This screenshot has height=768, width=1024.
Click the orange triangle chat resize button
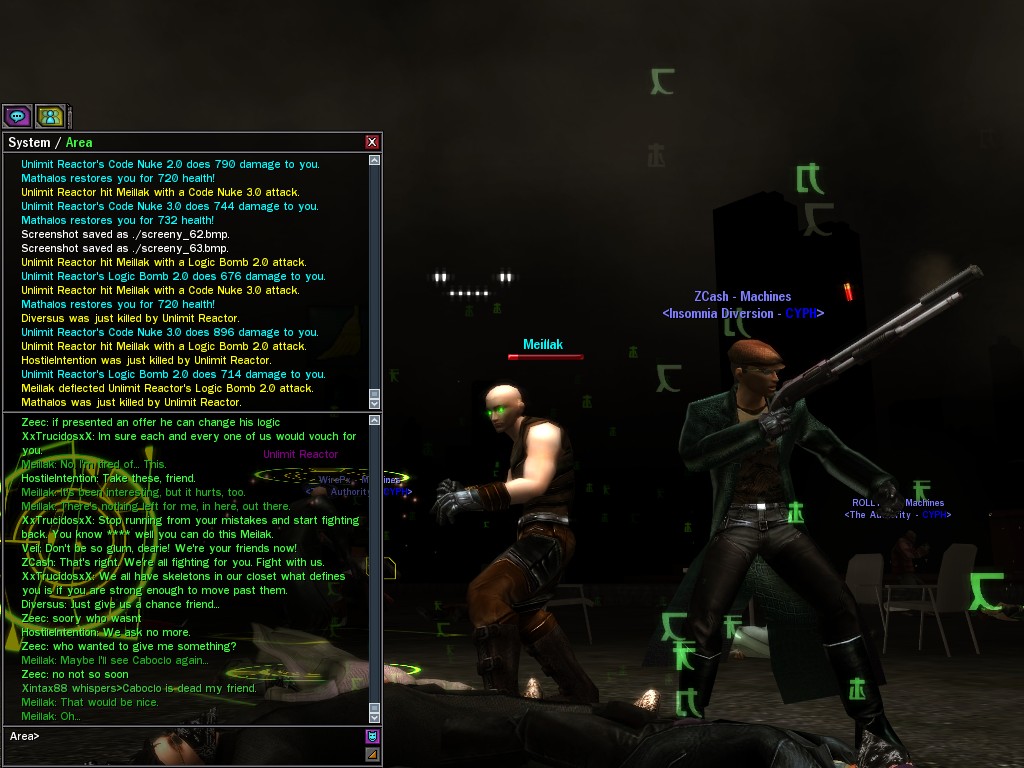tap(372, 754)
